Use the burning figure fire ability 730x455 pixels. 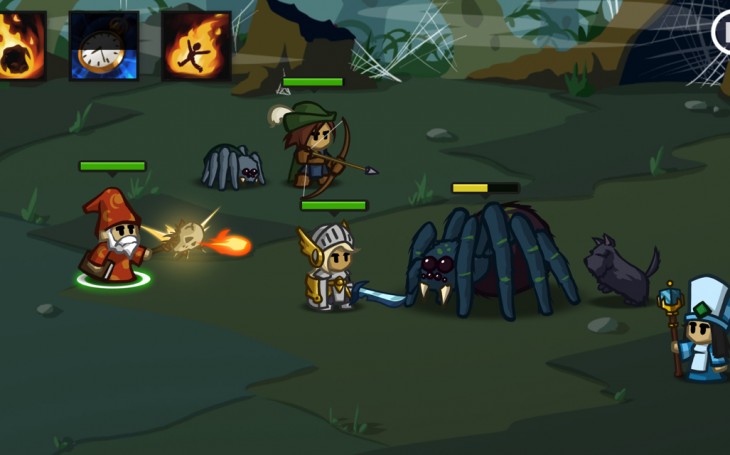(x=196, y=46)
